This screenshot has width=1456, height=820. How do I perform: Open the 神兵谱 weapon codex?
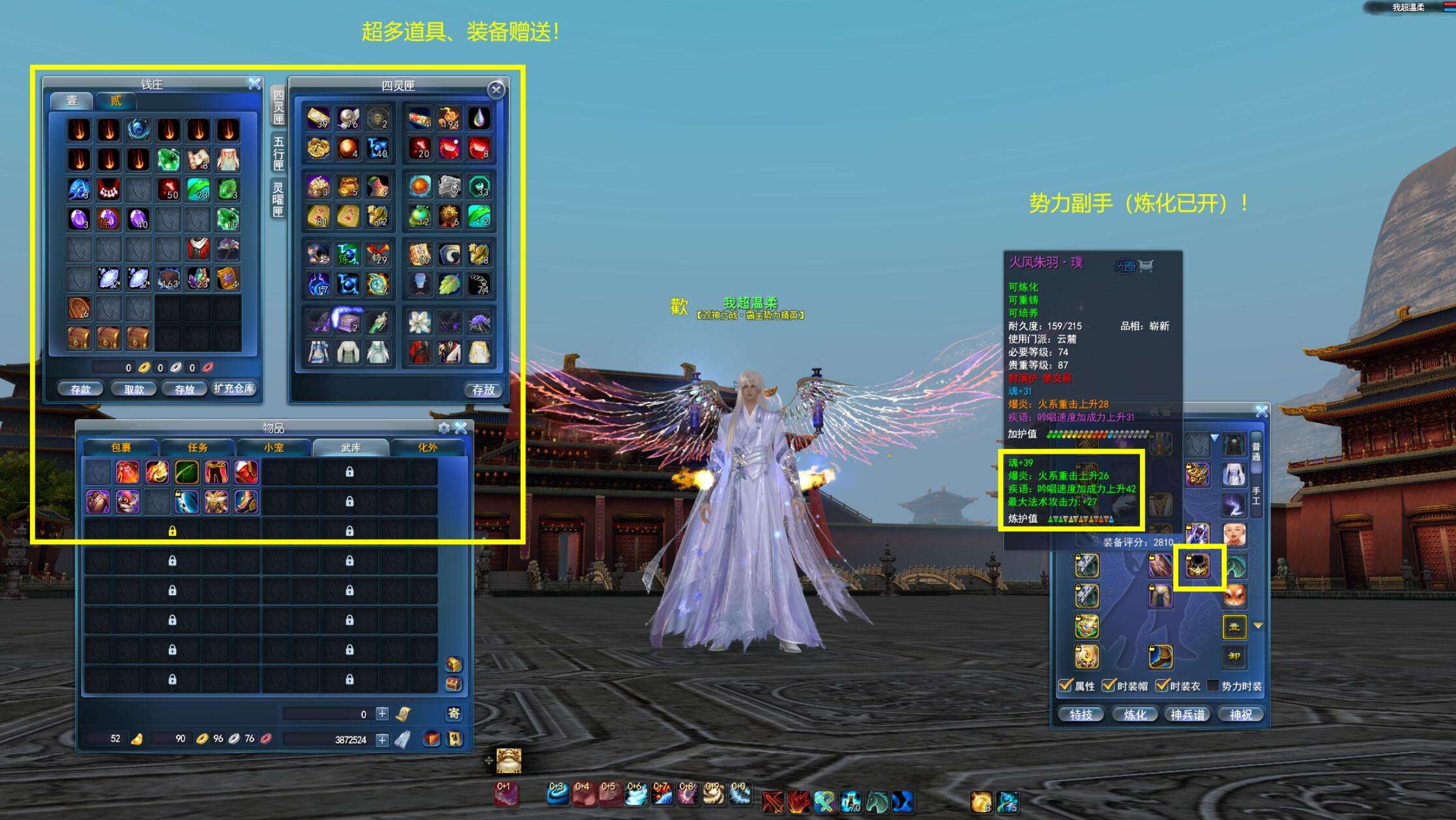click(1187, 715)
